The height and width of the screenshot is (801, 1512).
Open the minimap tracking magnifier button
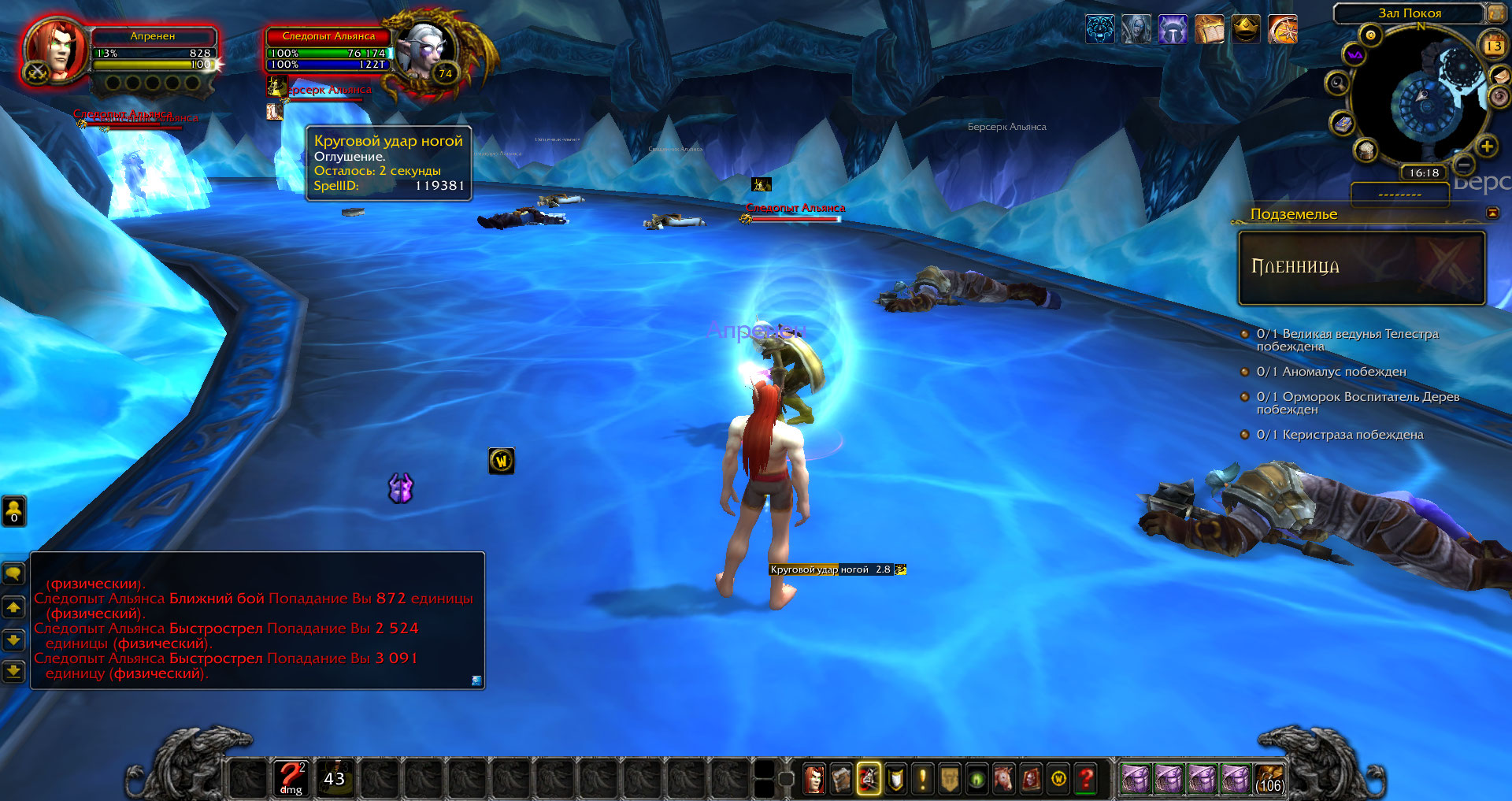1336,83
